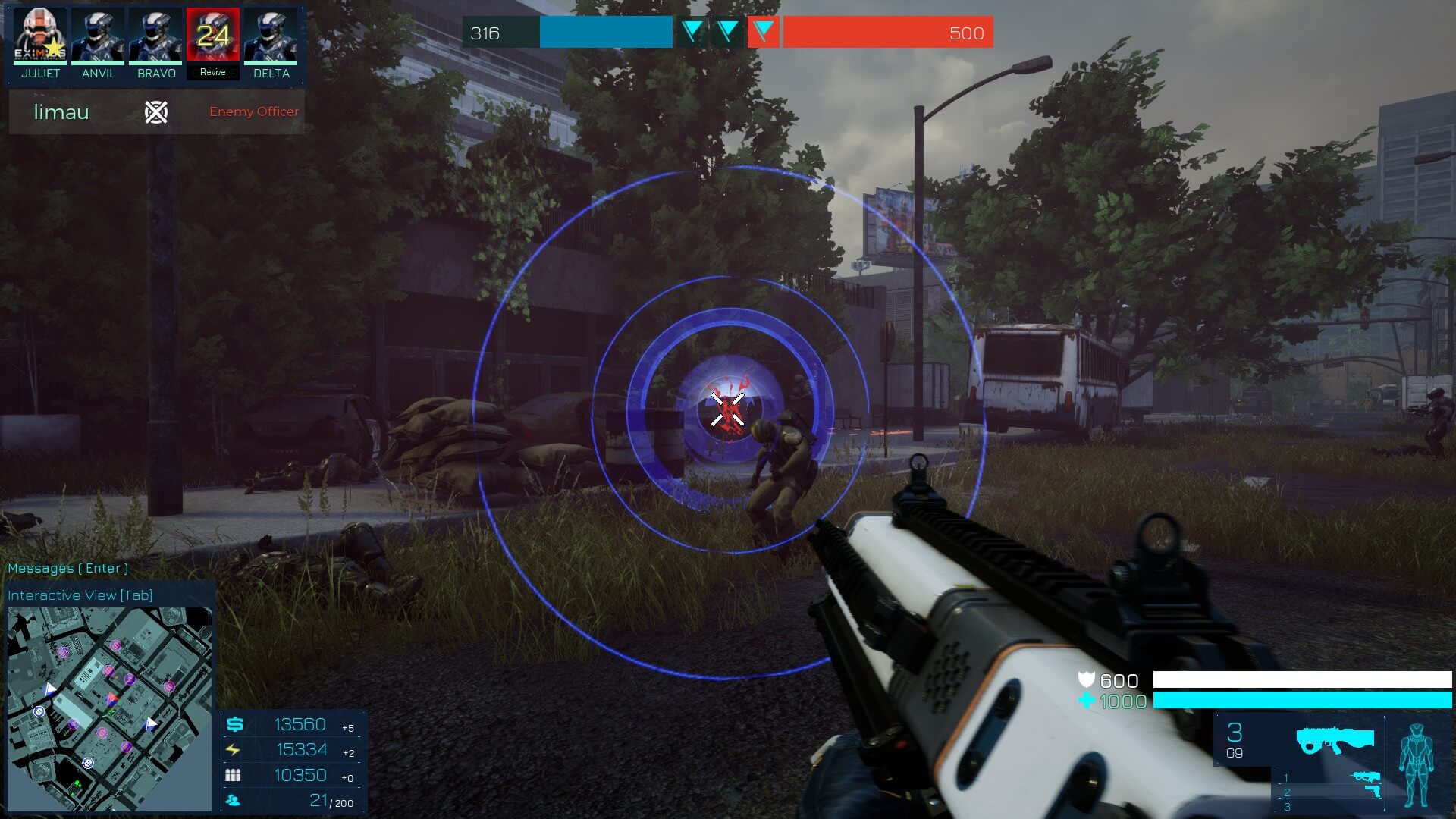Select squad member DELTA portrait
The width and height of the screenshot is (1456, 819).
click(x=271, y=36)
